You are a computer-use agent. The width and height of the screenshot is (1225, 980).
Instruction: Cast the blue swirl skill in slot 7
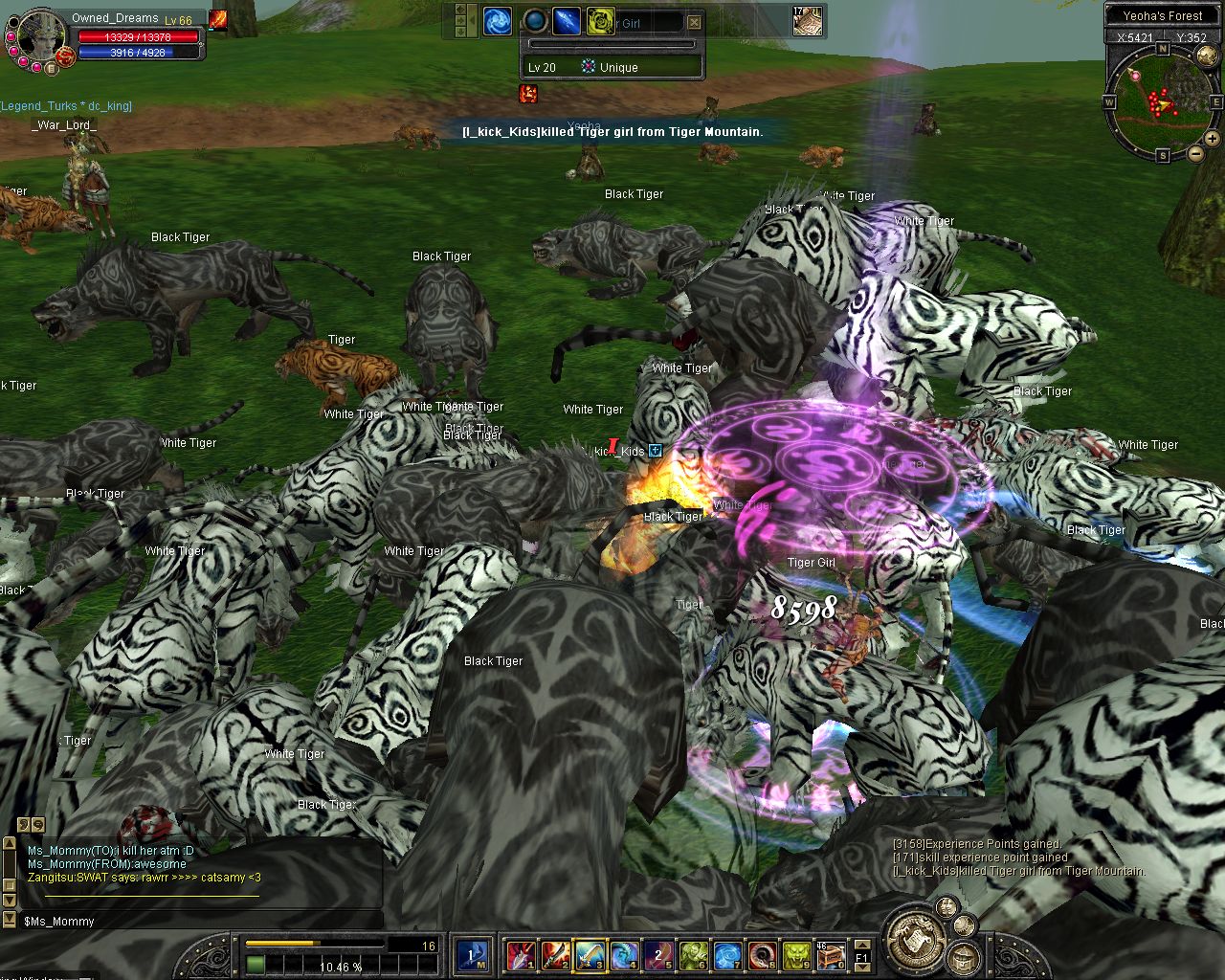727,954
